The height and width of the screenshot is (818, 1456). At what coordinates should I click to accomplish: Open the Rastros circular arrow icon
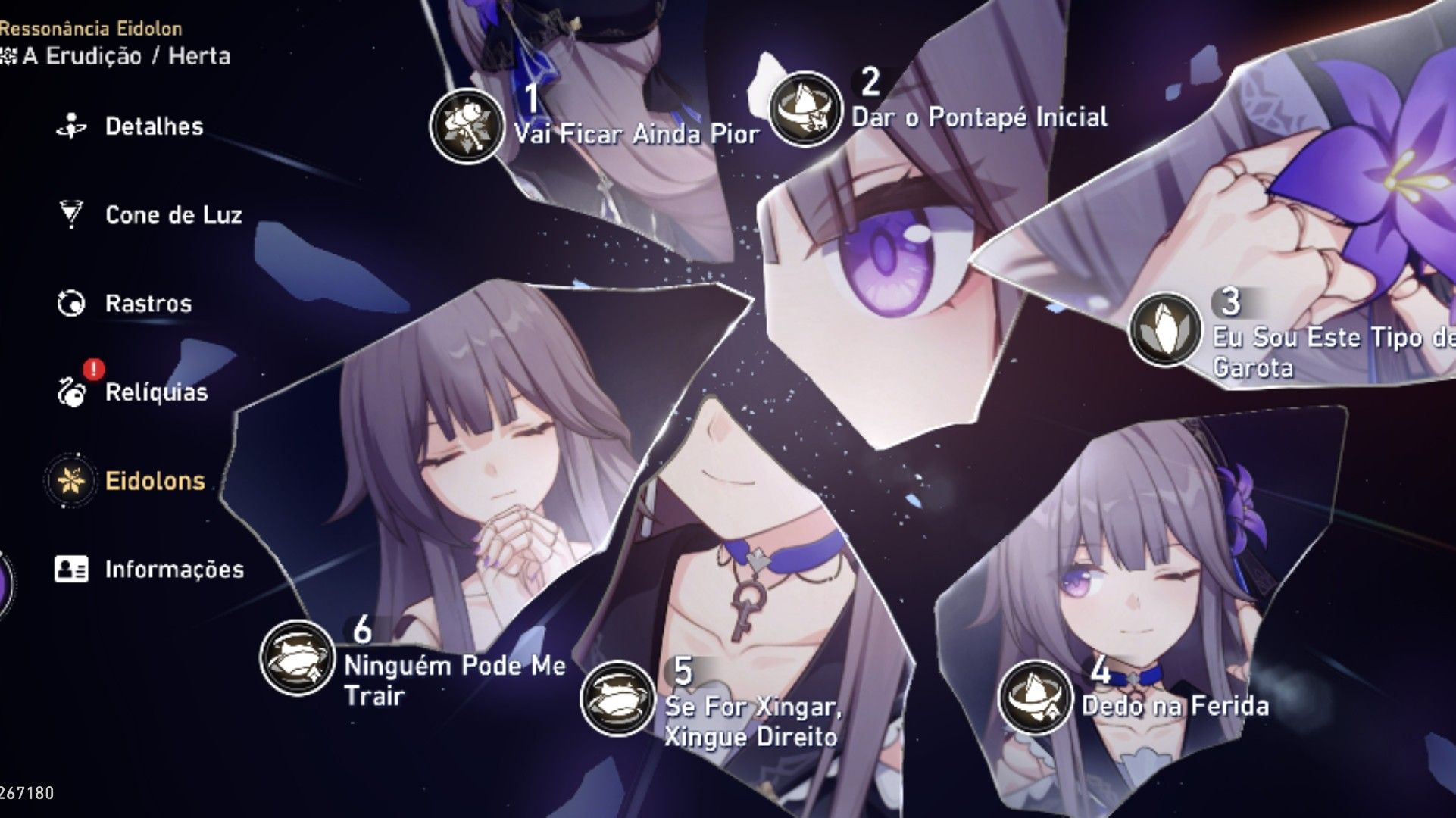pos(70,303)
